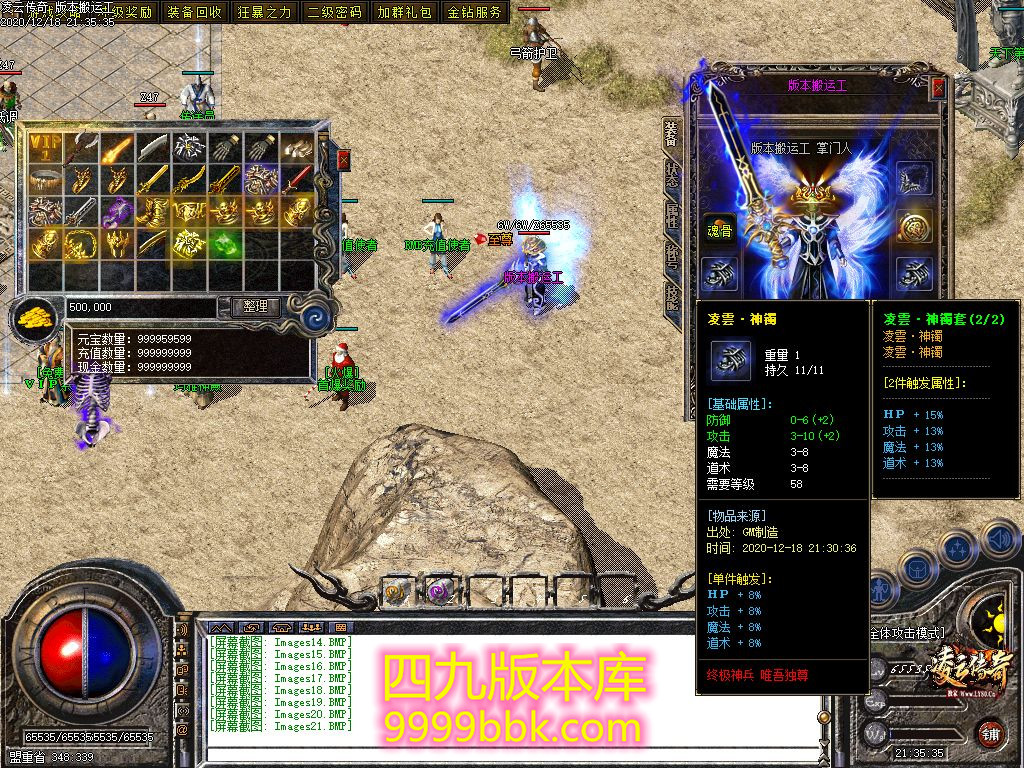The width and height of the screenshot is (1024, 768).
Task: Close the character equipment window
Action: click(x=938, y=88)
